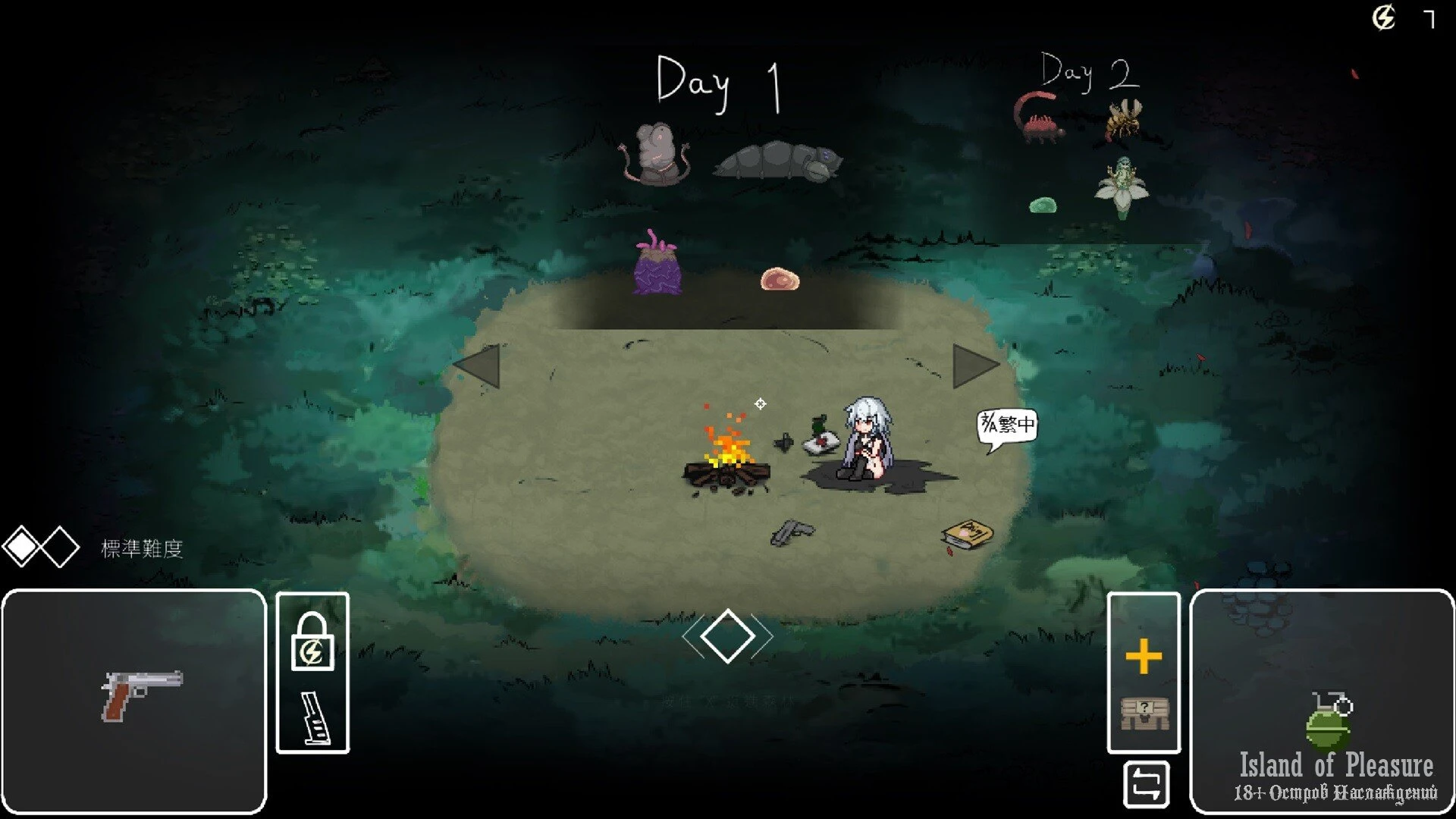Select the Day 1 stage

pyautogui.click(x=718, y=83)
